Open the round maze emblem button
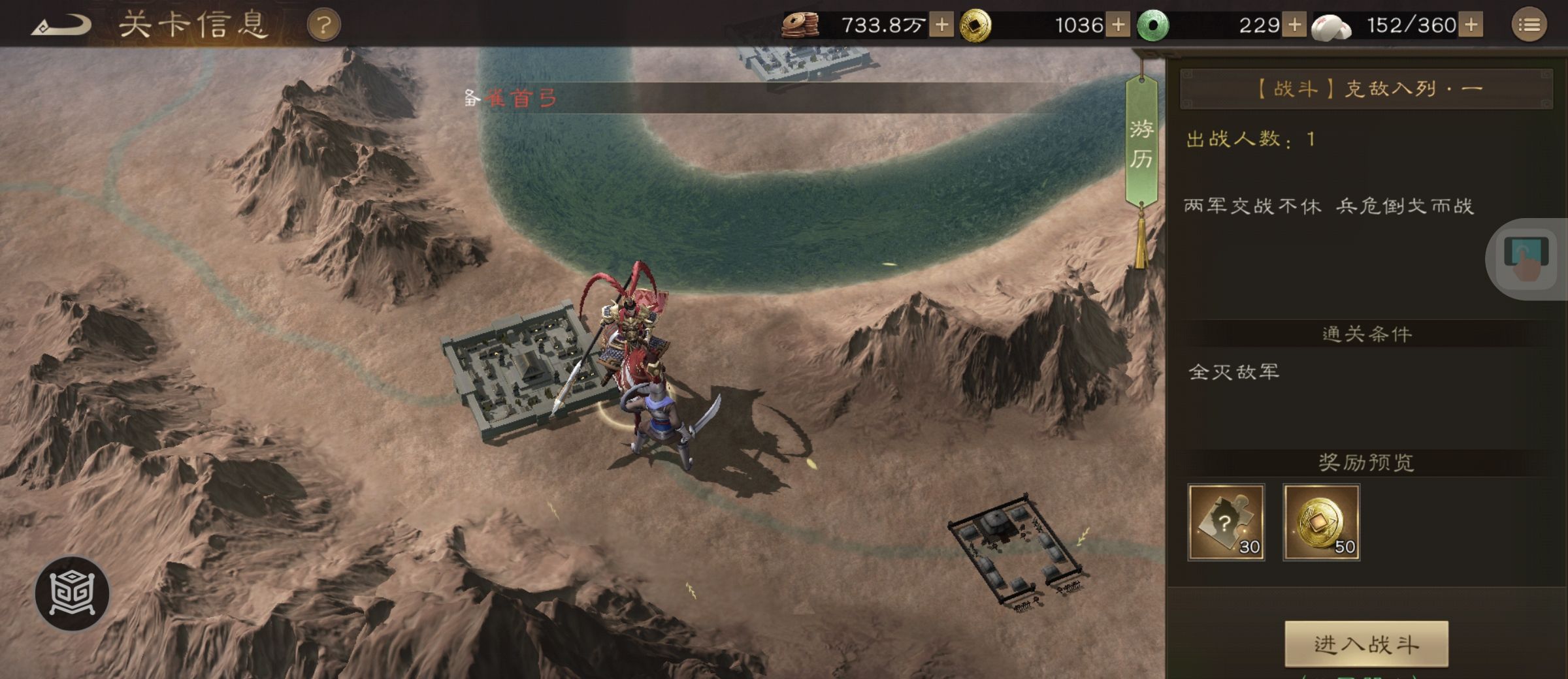The width and height of the screenshot is (1568, 679). (x=72, y=593)
